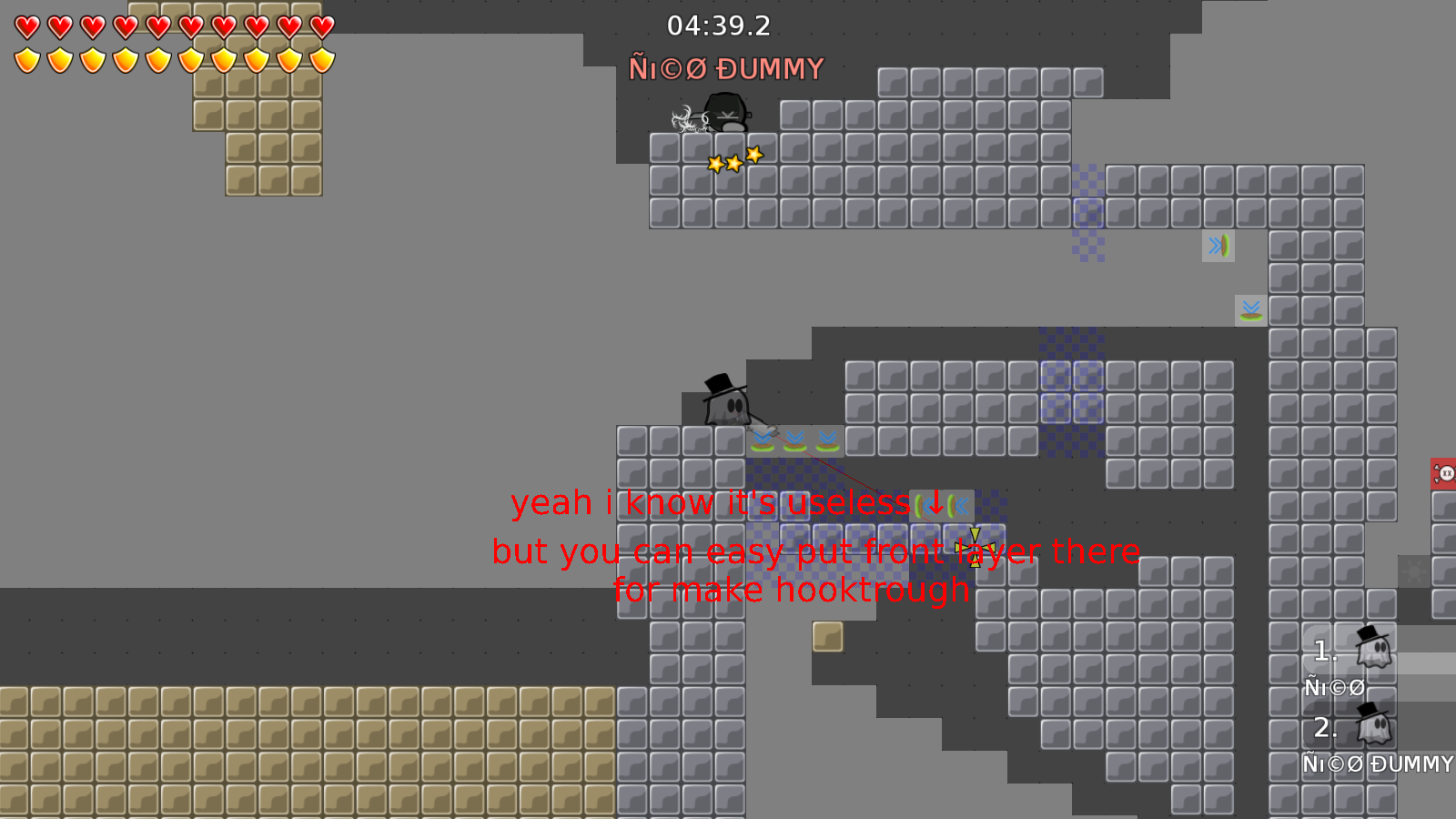
Task: Expand the leftmost down-arrow jump pad
Action: tap(763, 441)
